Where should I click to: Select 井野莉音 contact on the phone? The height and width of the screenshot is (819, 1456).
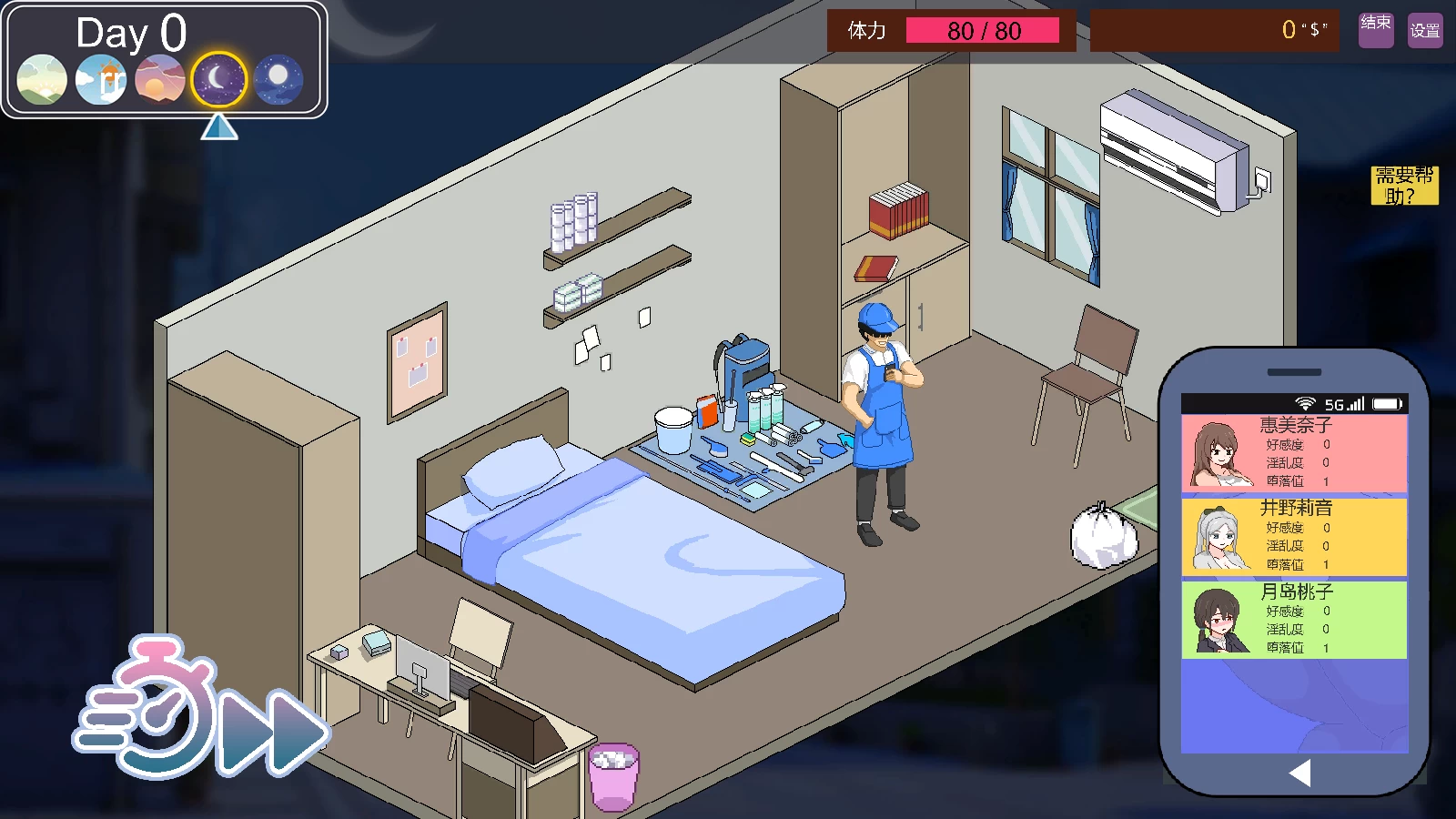1294,536
